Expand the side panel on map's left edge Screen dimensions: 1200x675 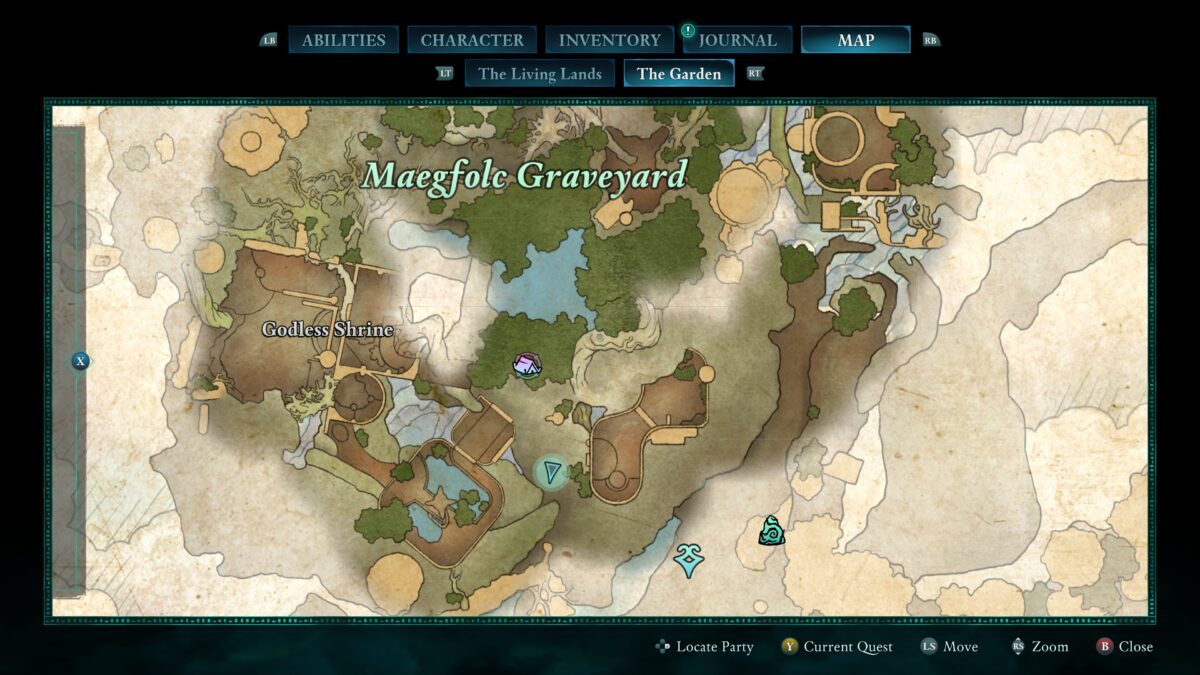pos(80,361)
